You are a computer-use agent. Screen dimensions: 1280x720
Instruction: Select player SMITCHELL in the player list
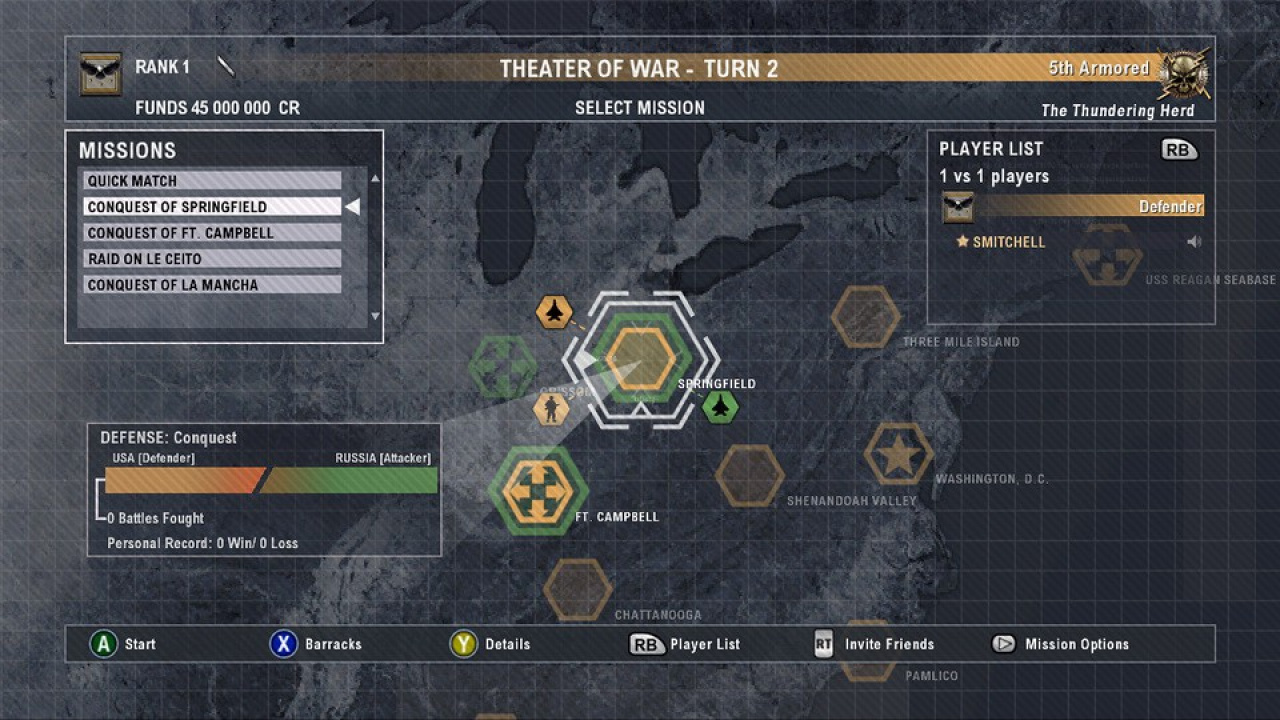(x=1008, y=242)
